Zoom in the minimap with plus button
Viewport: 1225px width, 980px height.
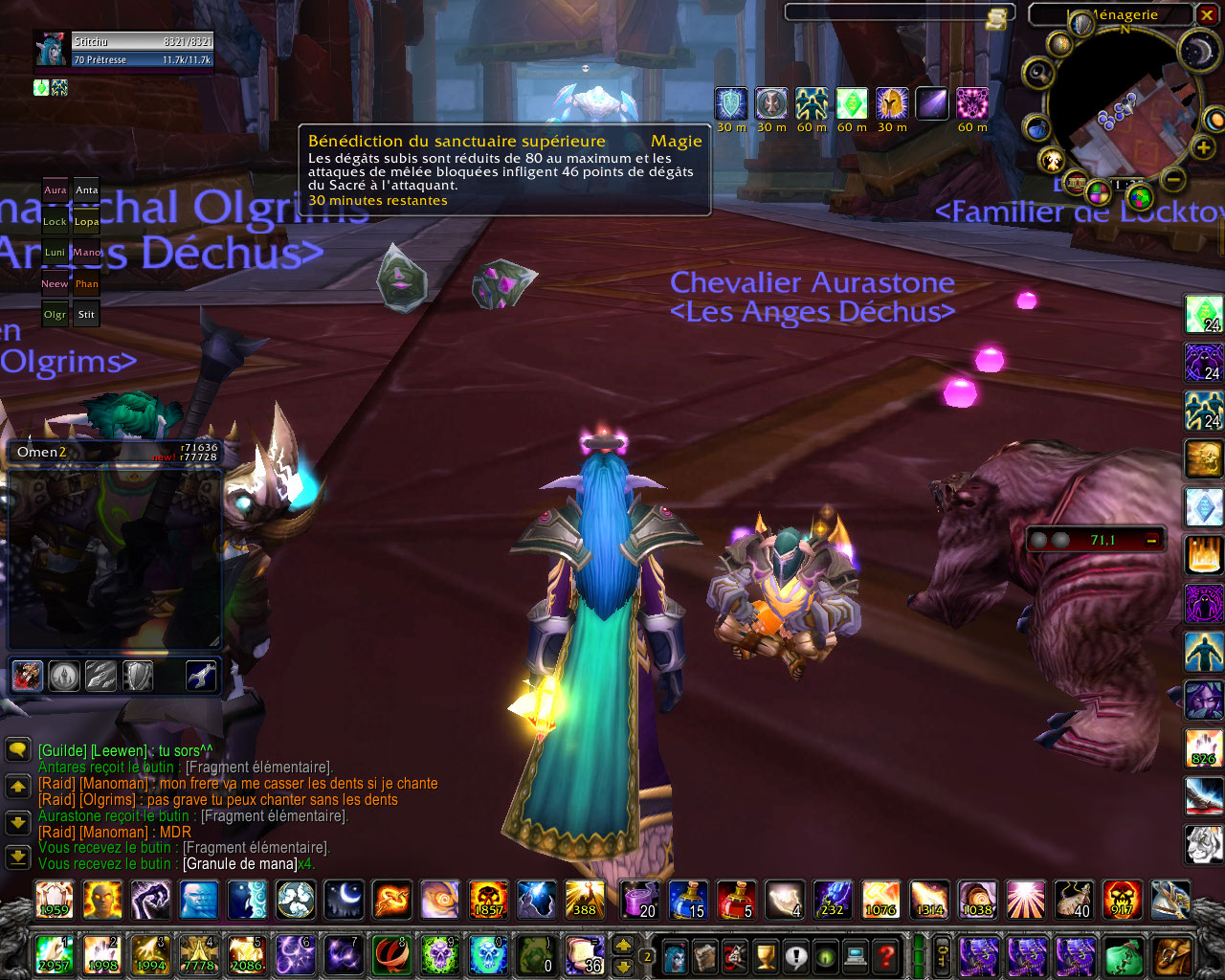(x=1204, y=146)
